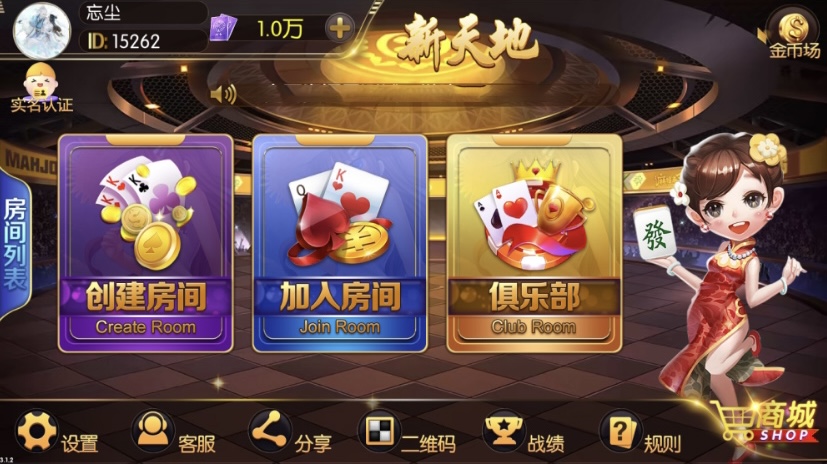
Task: Go to the 金币场 gold coin arena
Action: [795, 32]
